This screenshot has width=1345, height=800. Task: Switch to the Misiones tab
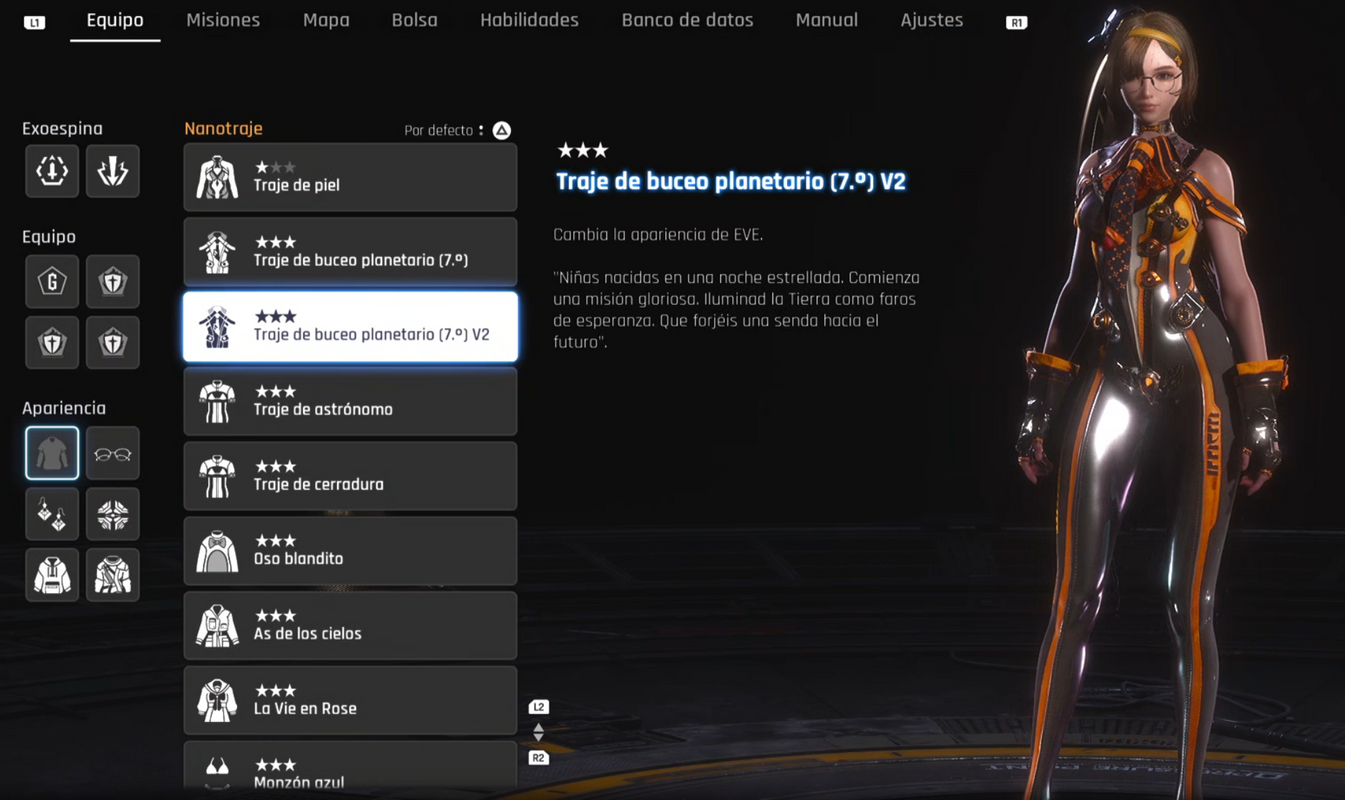(x=223, y=19)
